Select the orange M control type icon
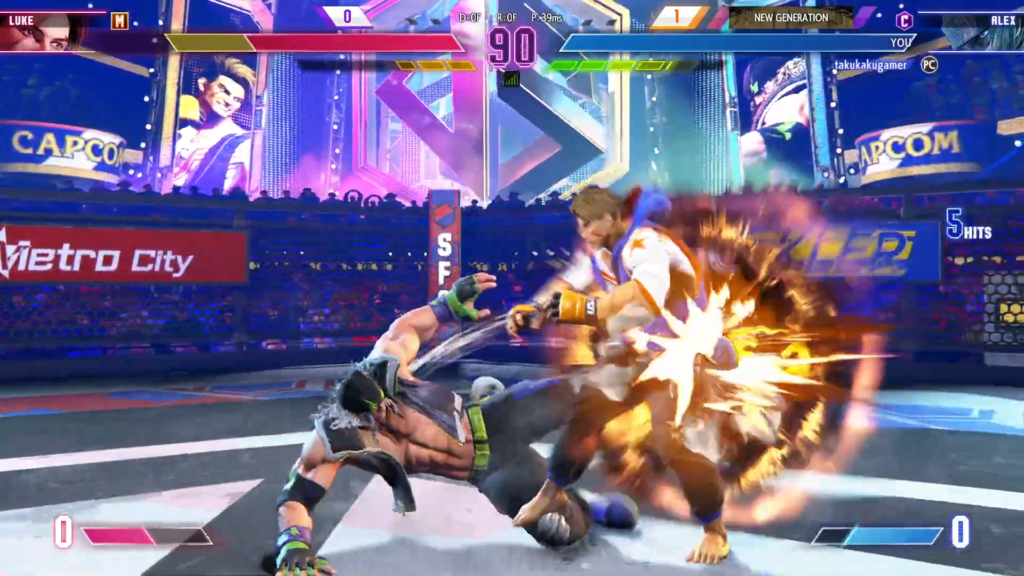Image resolution: width=1024 pixels, height=576 pixels. (x=120, y=21)
